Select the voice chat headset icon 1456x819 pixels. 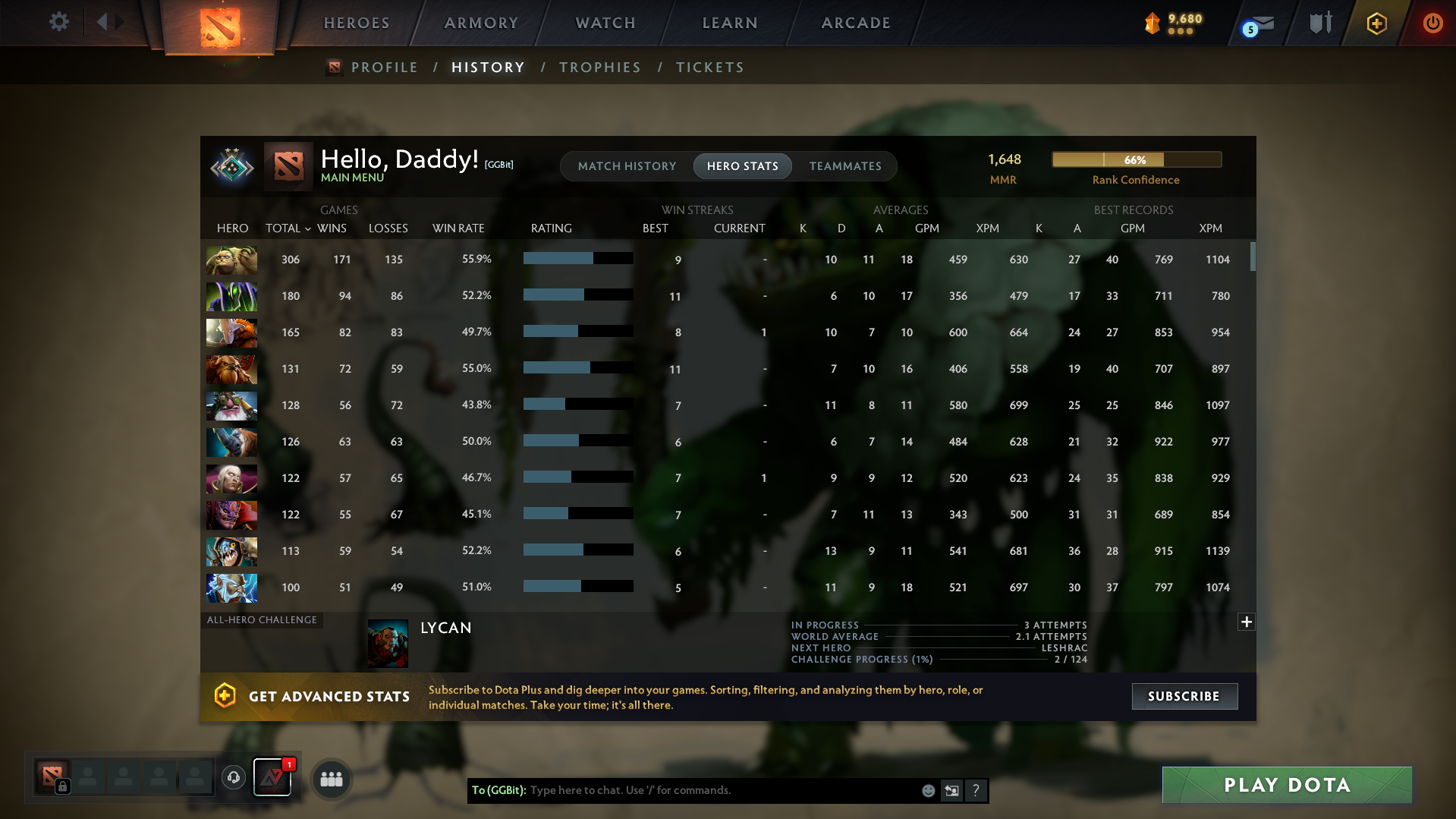[234, 778]
